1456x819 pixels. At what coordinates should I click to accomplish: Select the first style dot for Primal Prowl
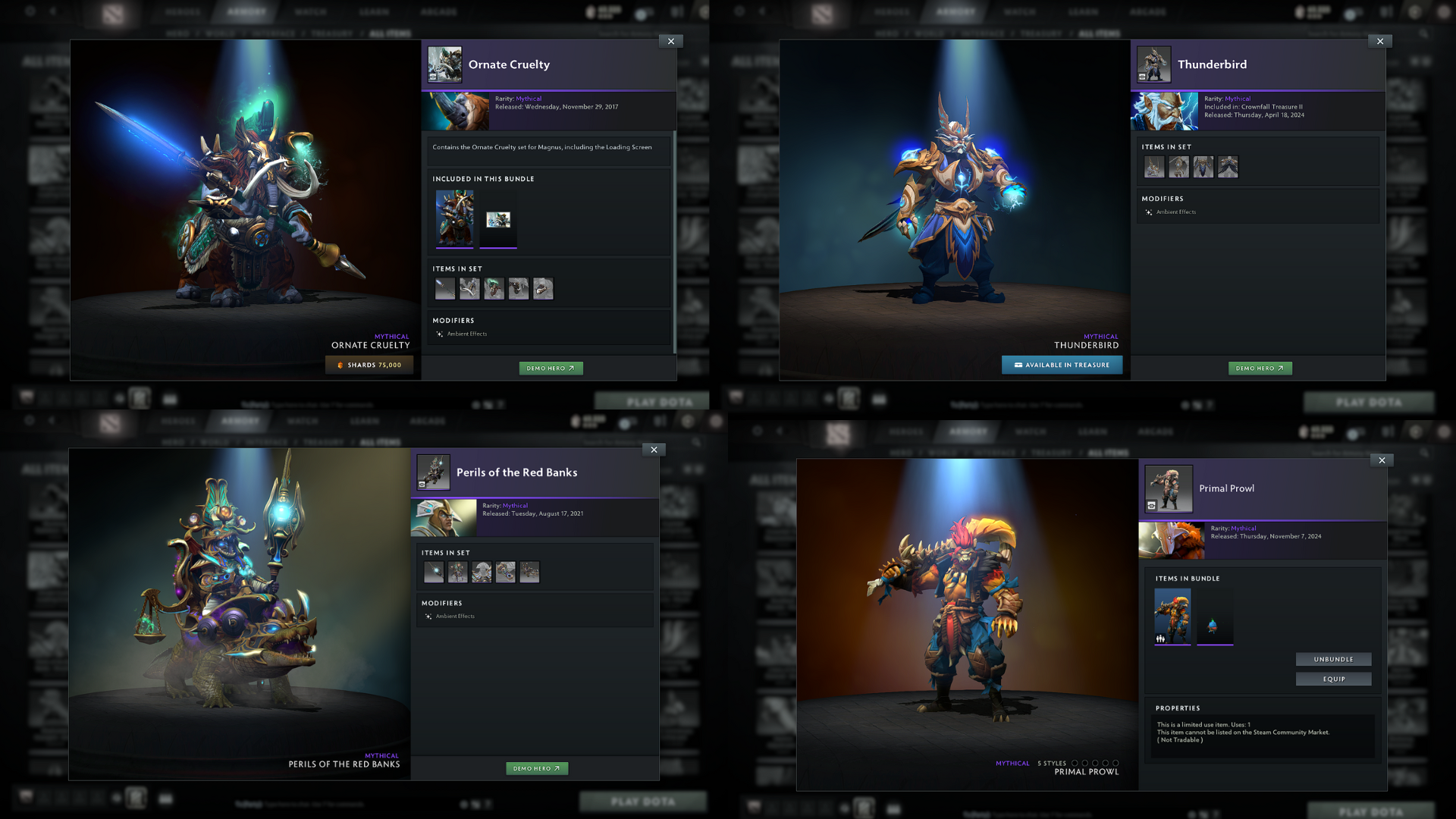(1075, 763)
